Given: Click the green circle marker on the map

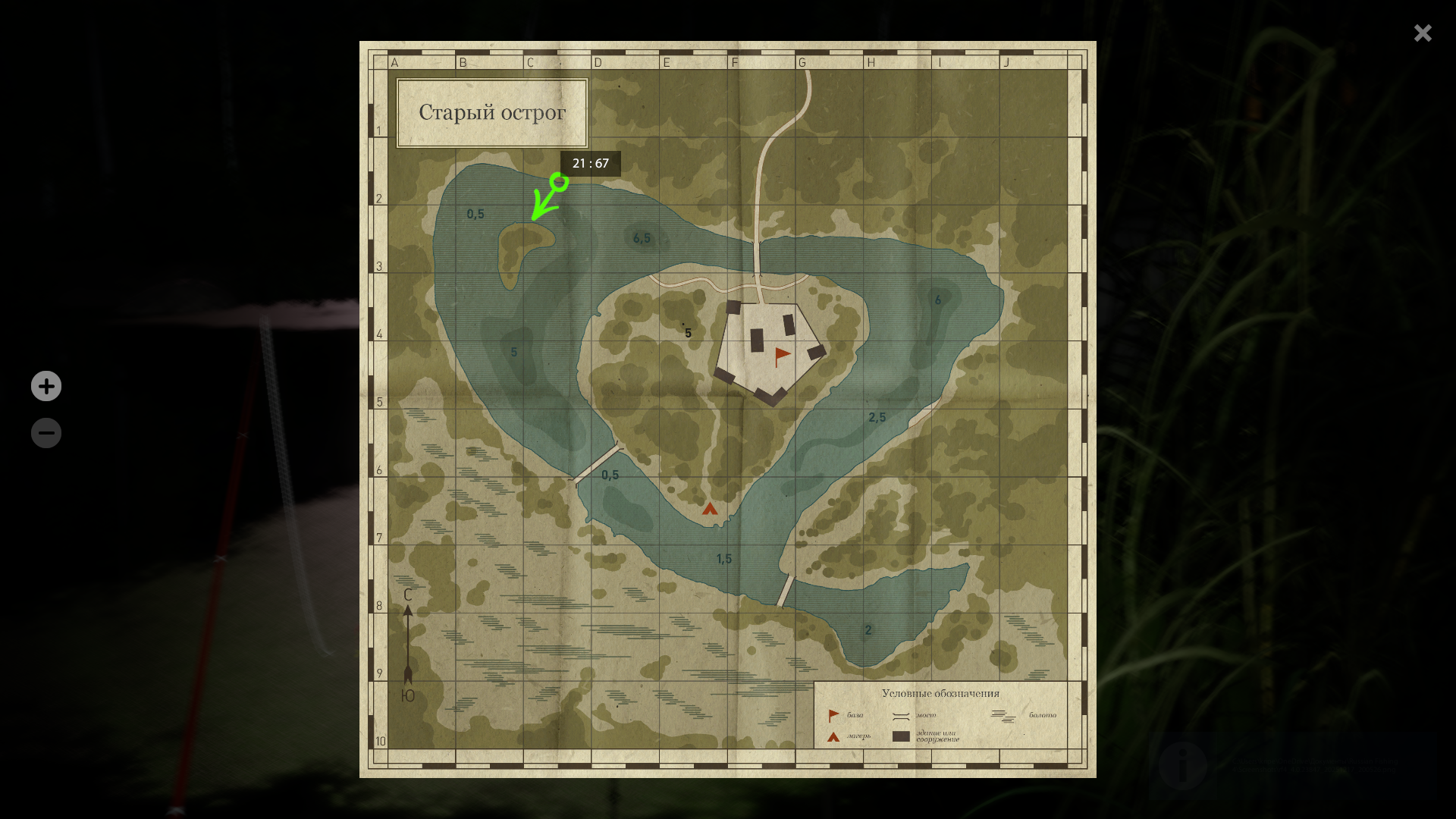Looking at the screenshot, I should click(x=560, y=181).
